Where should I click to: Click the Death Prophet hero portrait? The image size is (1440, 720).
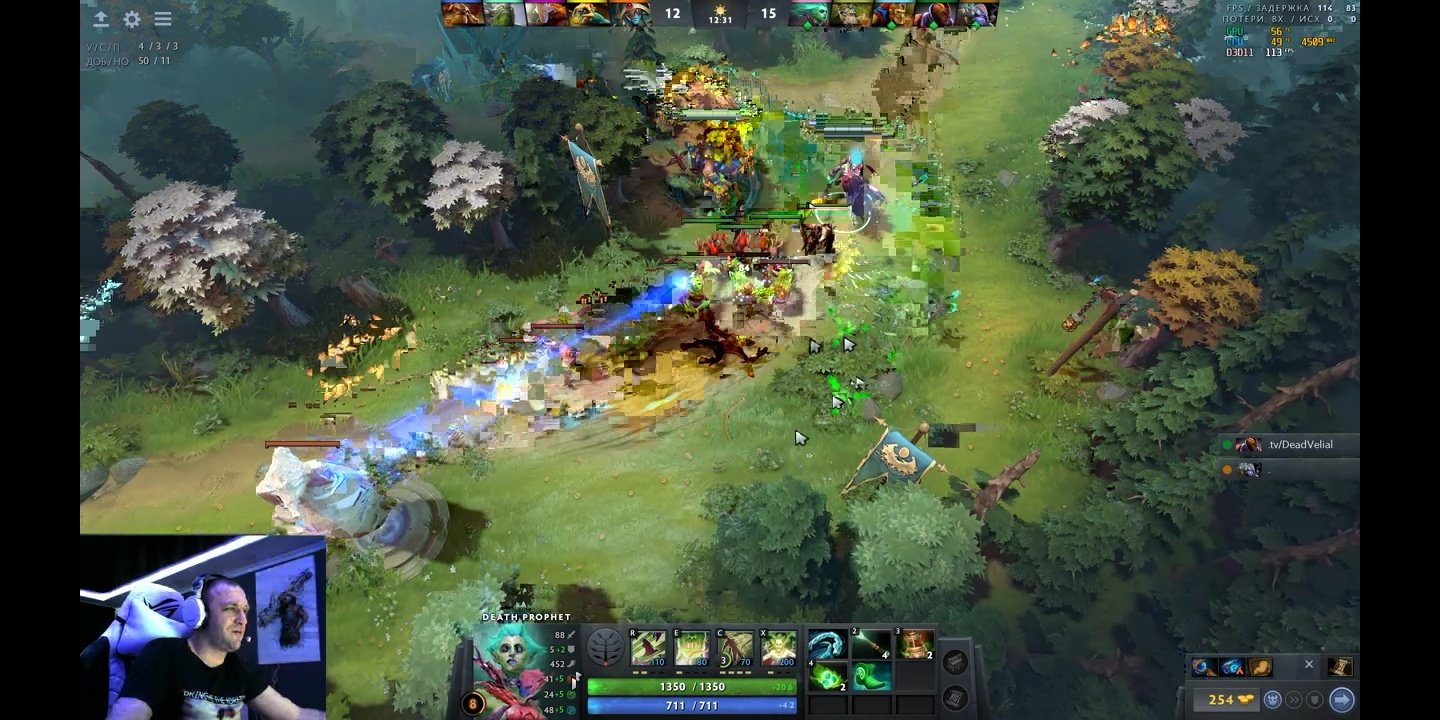click(x=510, y=665)
